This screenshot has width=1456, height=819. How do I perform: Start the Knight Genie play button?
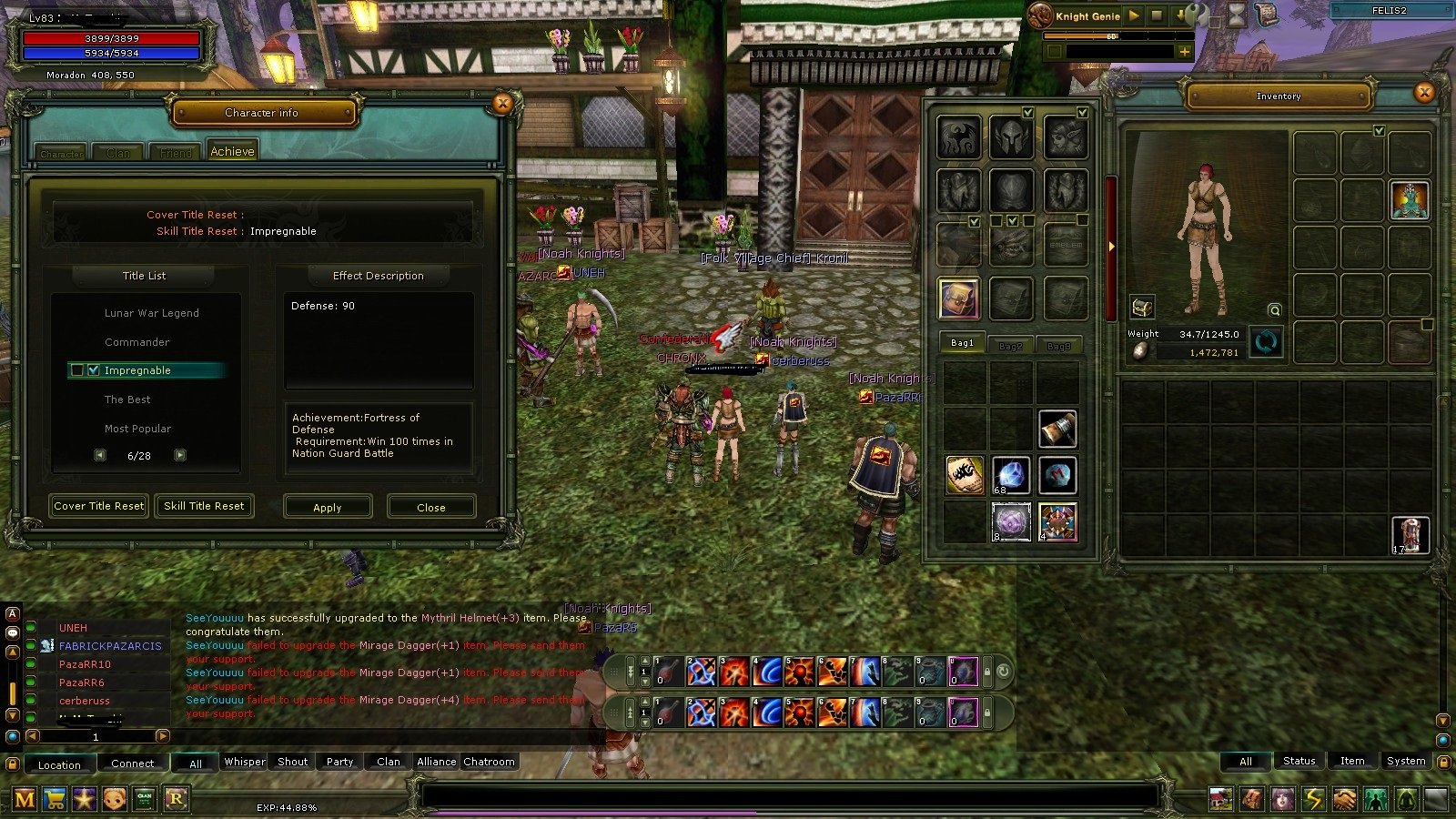point(1134,15)
